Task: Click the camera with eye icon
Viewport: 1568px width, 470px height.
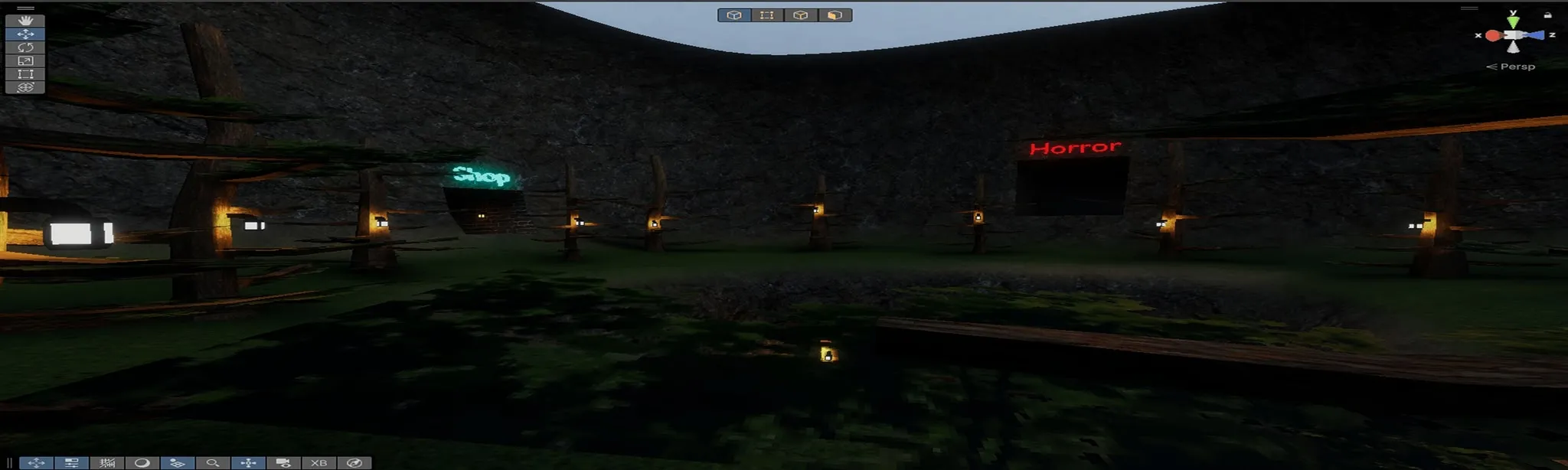Action: [x=283, y=463]
